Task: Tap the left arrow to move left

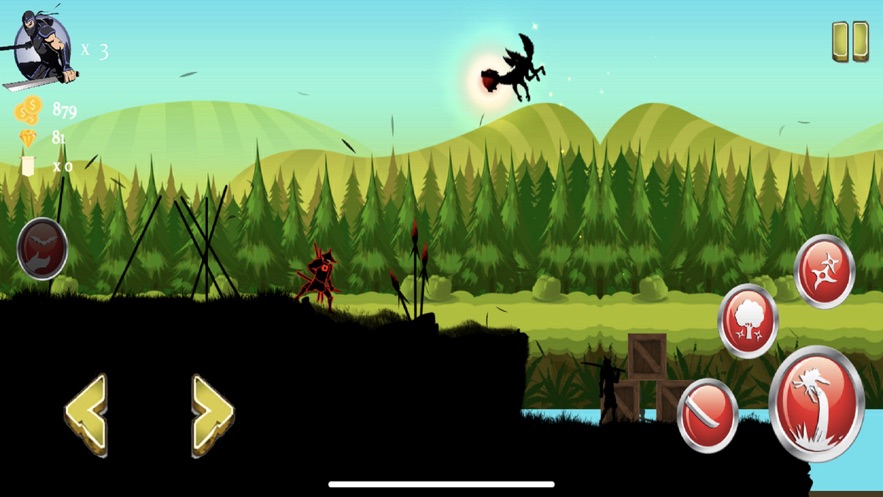Action: pyautogui.click(x=86, y=414)
